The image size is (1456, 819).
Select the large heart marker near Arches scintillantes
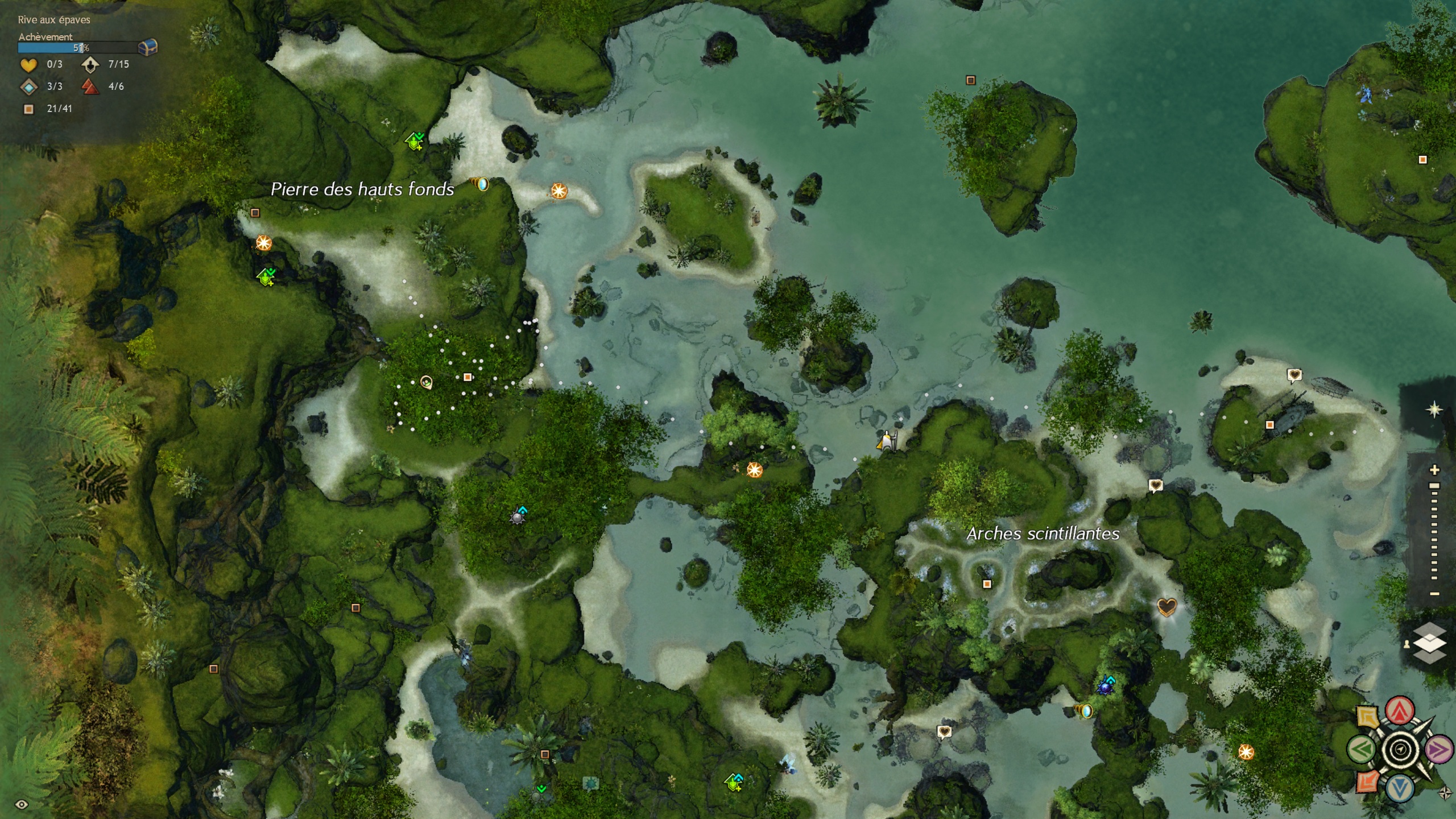click(1167, 606)
